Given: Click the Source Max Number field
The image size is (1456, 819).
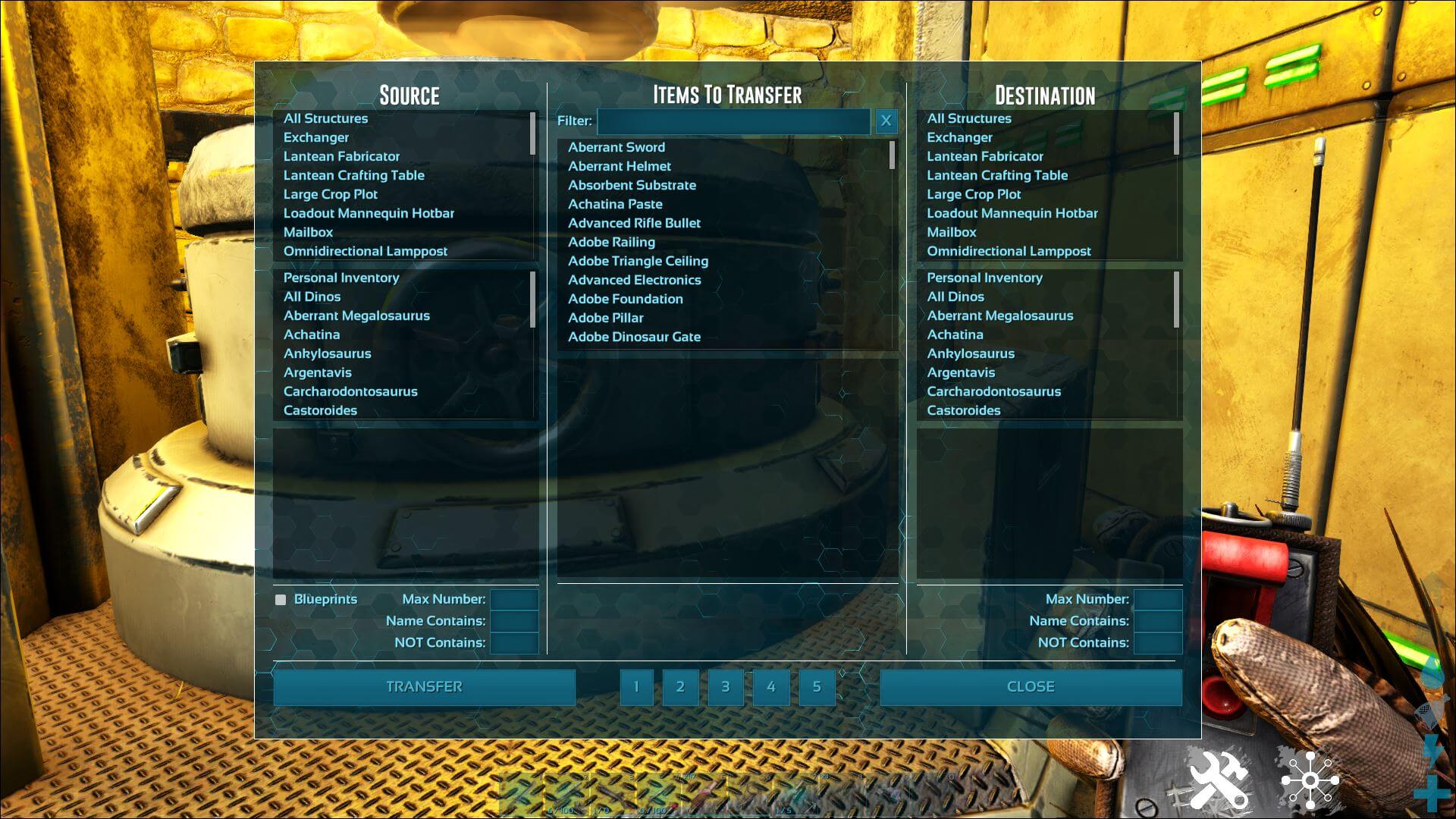Looking at the screenshot, I should coord(514,600).
